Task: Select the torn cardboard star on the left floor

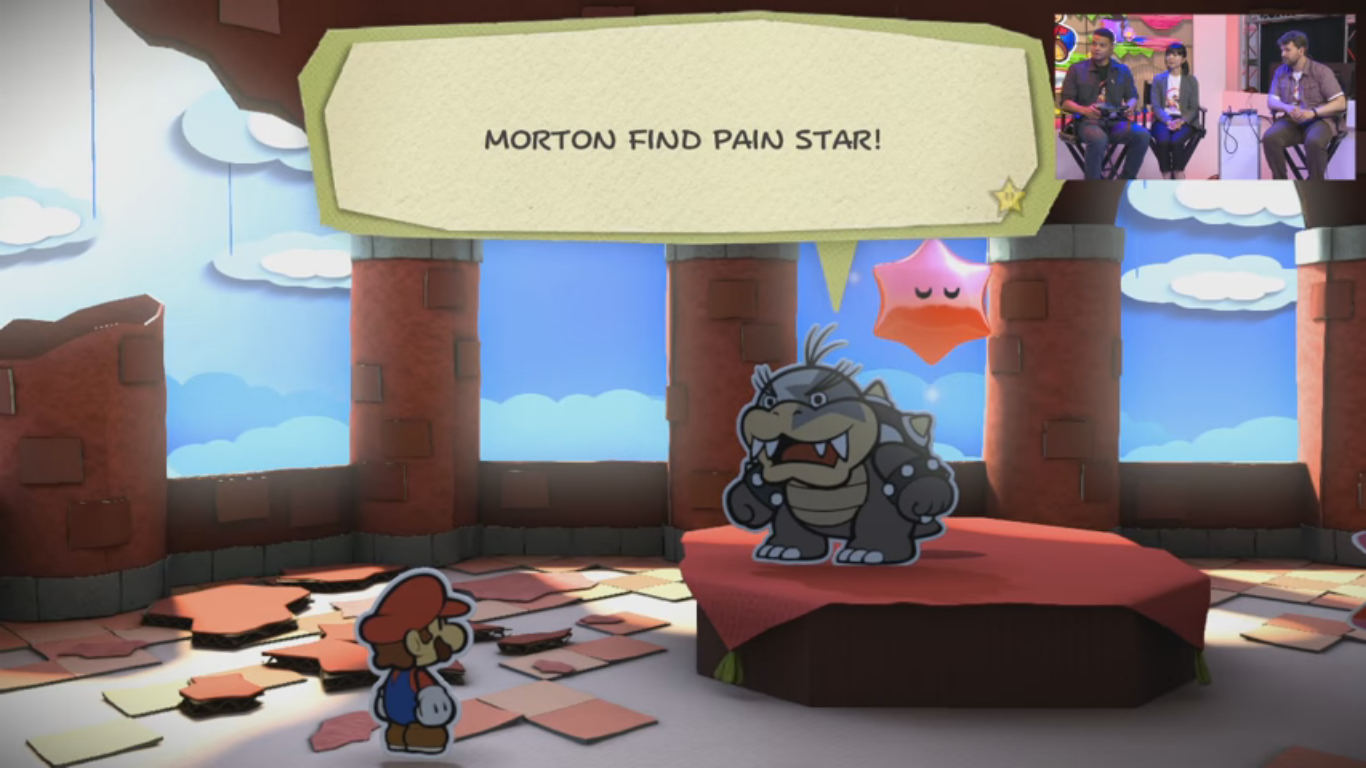Action: [240, 610]
